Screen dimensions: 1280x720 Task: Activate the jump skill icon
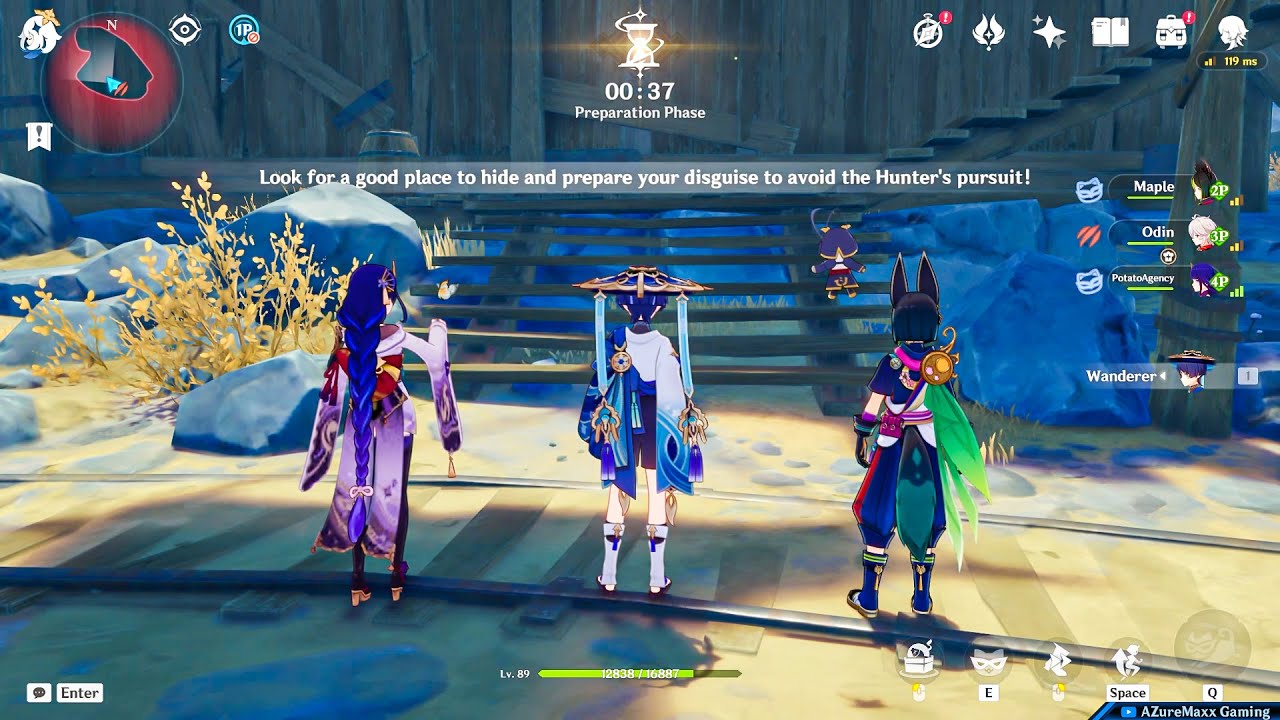click(1127, 658)
